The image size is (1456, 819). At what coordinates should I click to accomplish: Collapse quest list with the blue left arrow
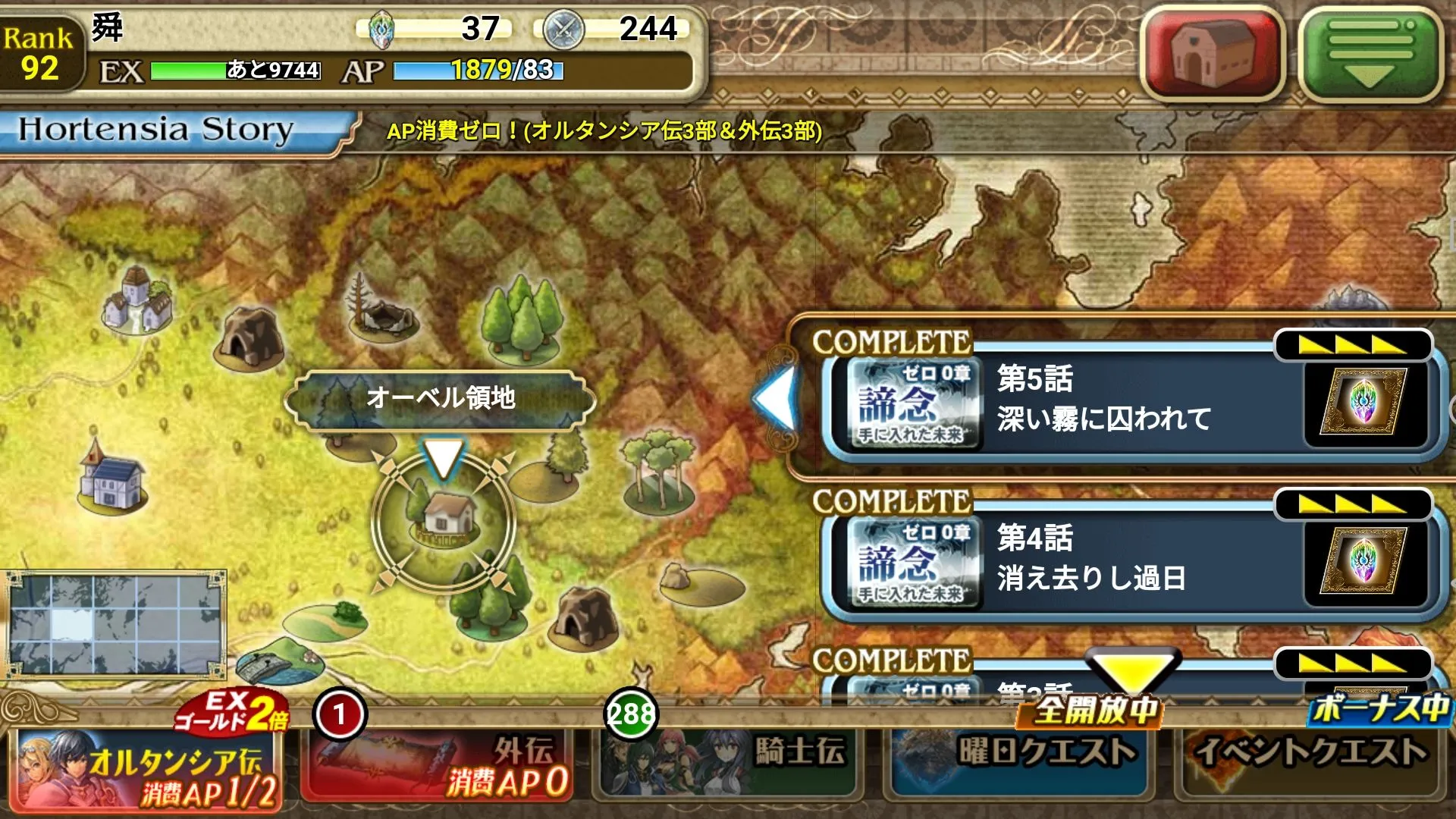coord(775,398)
